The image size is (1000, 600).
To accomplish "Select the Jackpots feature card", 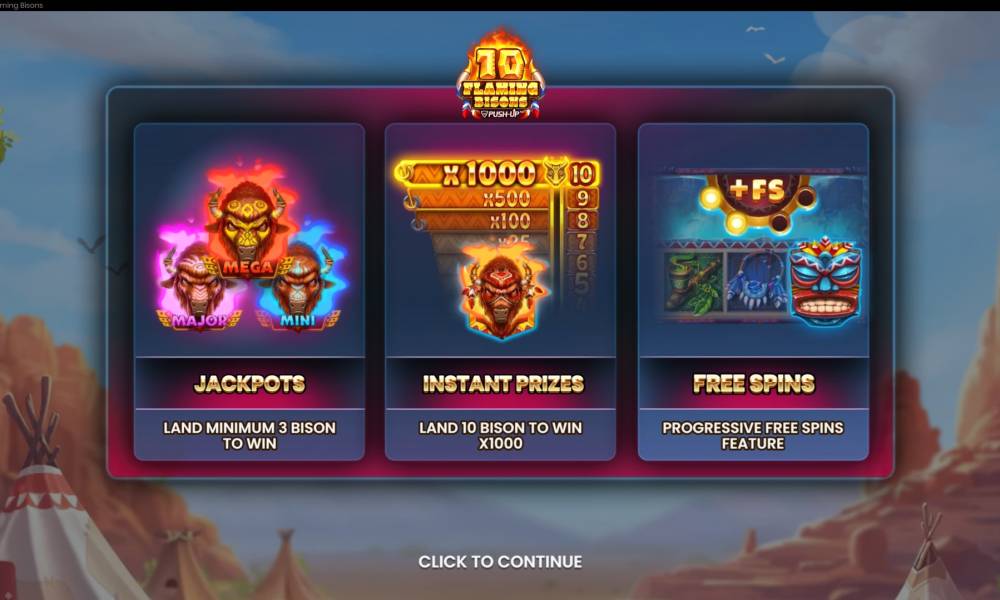I will point(249,291).
